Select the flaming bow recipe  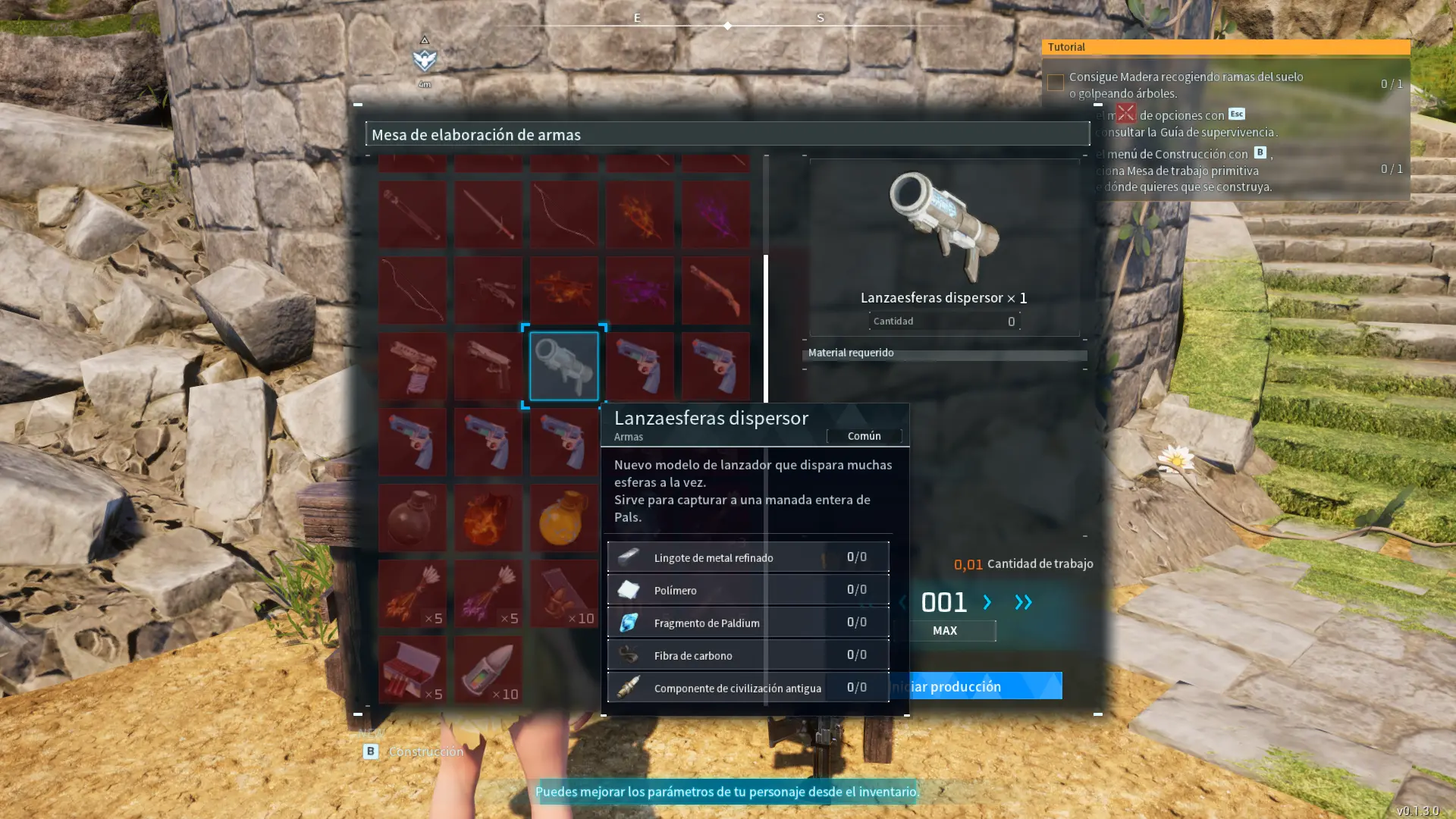(x=639, y=215)
